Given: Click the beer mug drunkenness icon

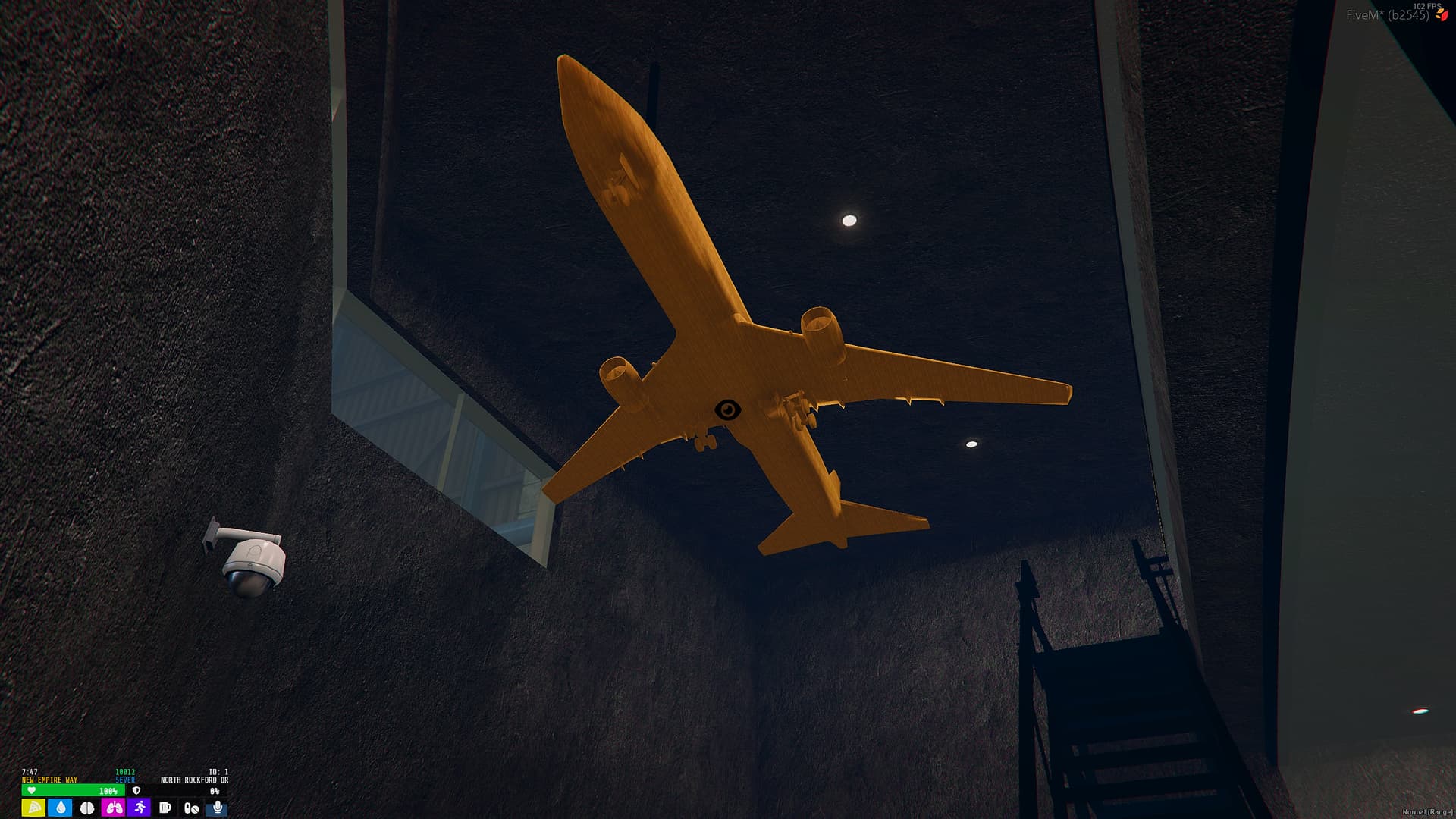Looking at the screenshot, I should (165, 808).
